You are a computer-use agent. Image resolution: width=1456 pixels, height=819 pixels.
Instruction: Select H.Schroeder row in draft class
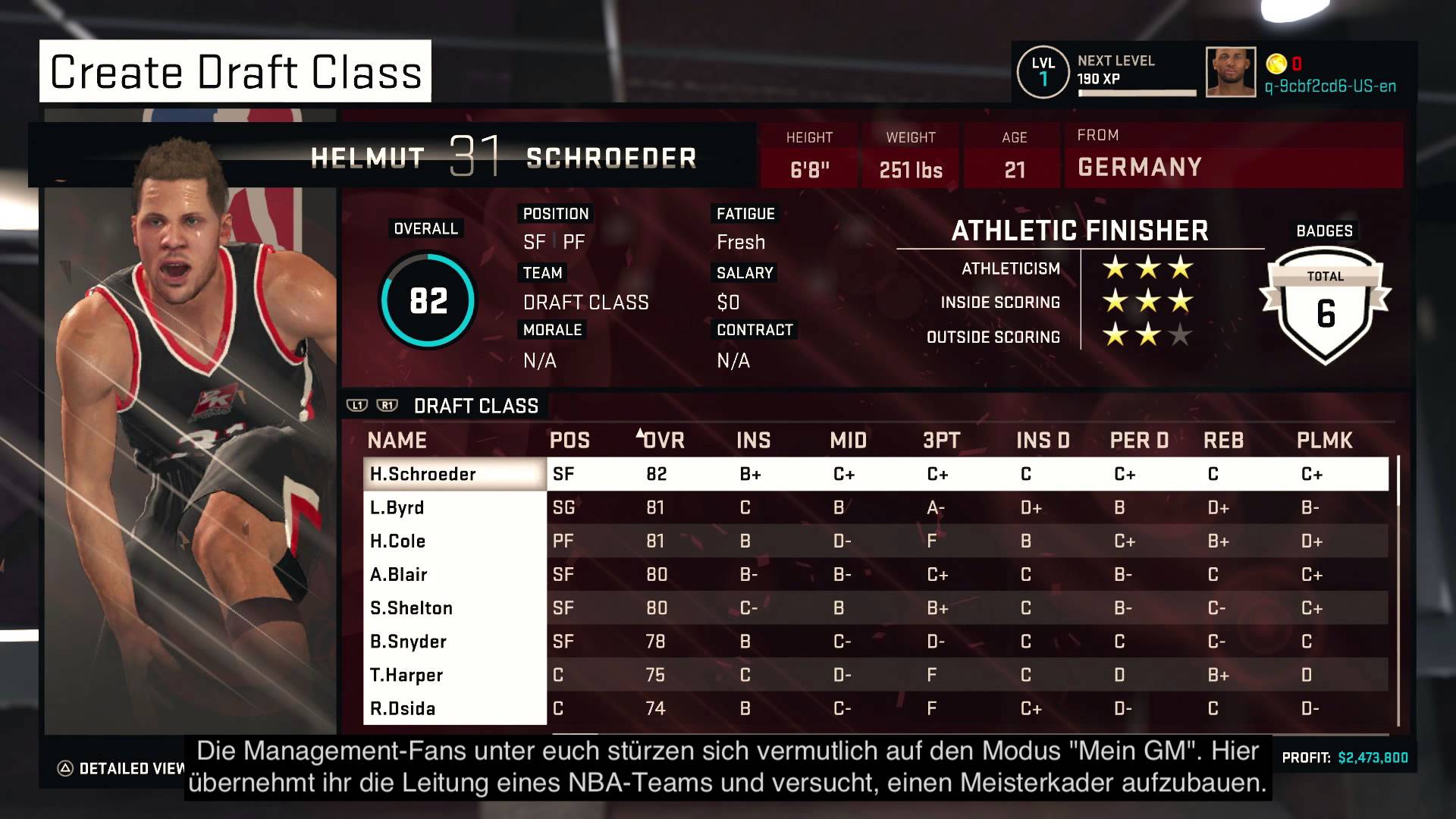coord(455,474)
